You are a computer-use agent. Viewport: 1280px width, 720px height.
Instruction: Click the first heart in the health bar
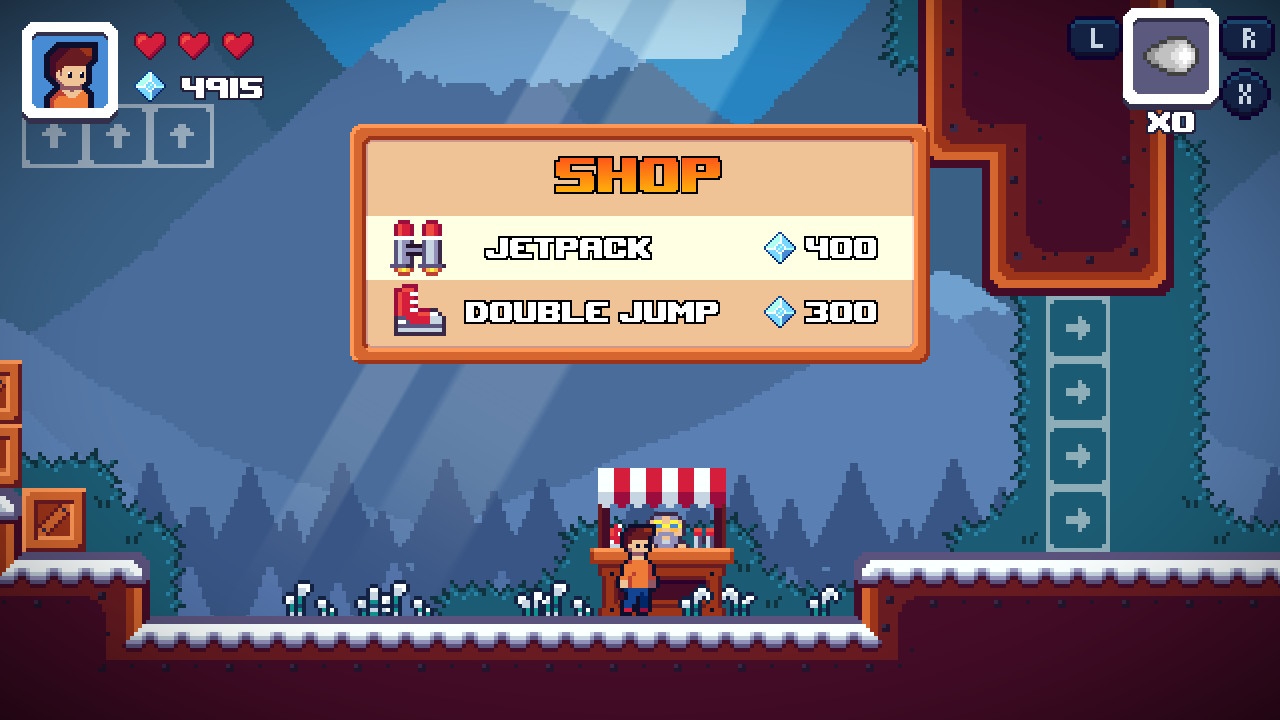150,45
